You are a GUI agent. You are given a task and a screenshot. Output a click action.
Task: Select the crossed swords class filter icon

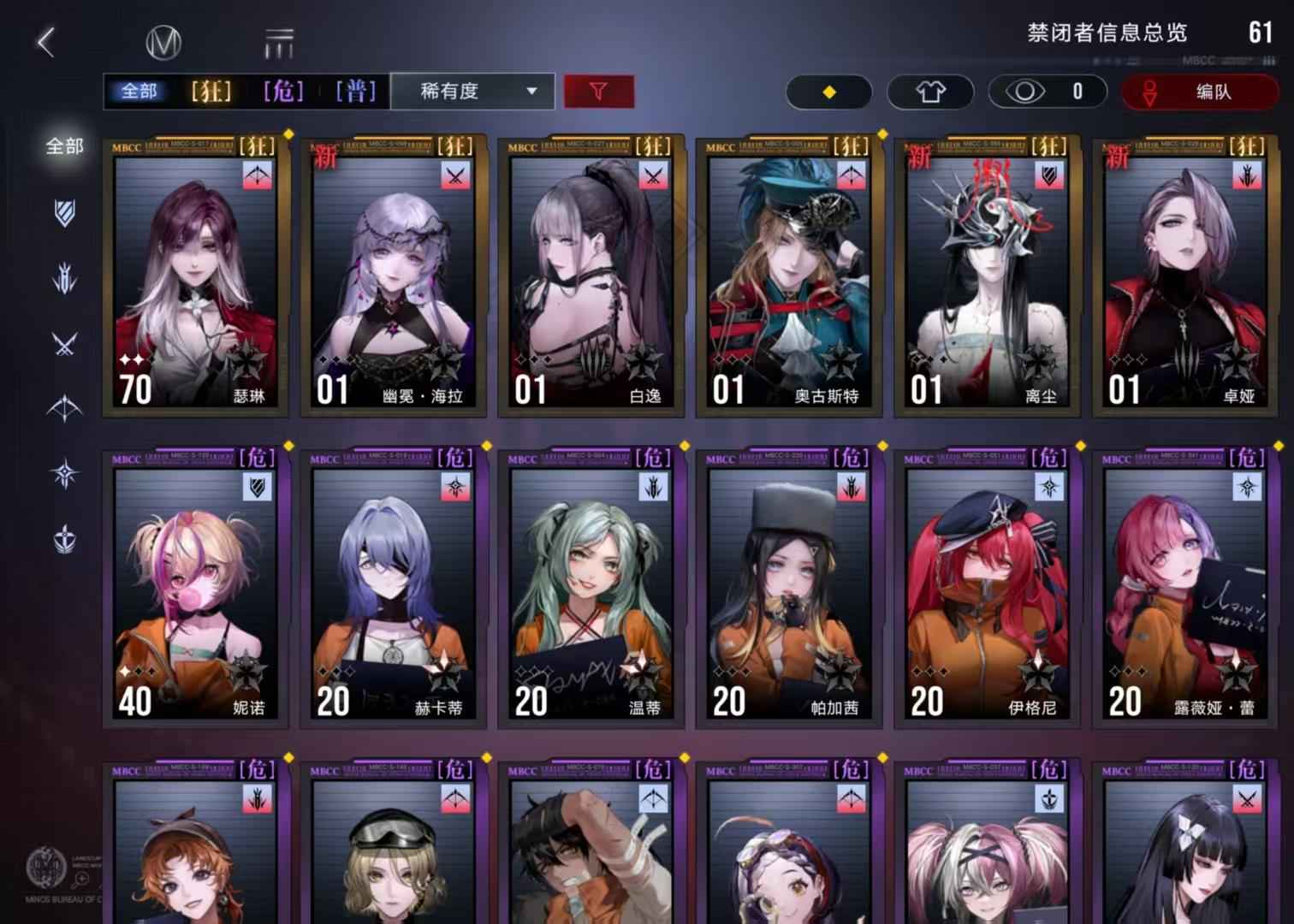point(64,344)
